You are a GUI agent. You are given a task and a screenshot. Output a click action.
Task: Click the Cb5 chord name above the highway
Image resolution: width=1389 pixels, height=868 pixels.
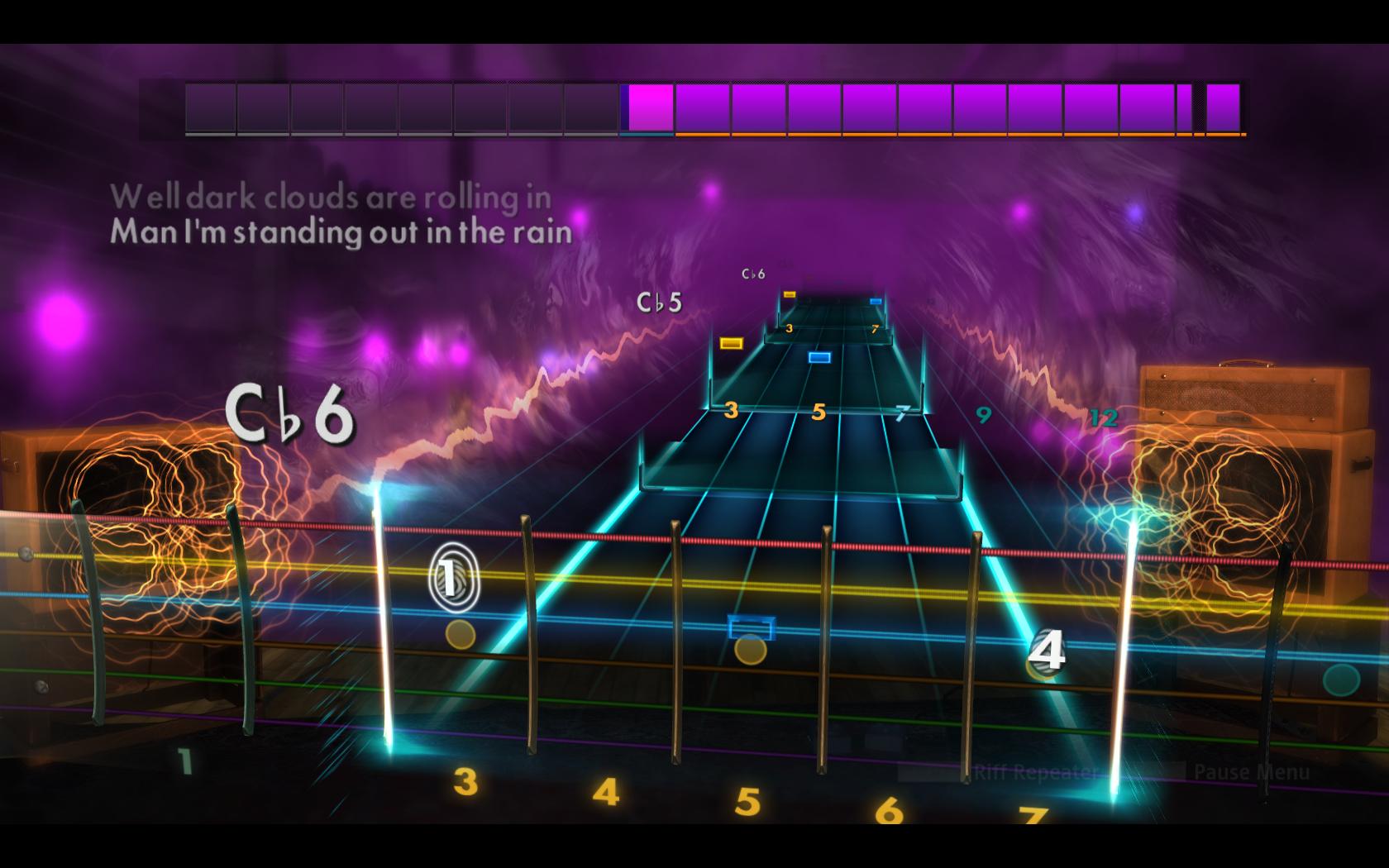(659, 303)
